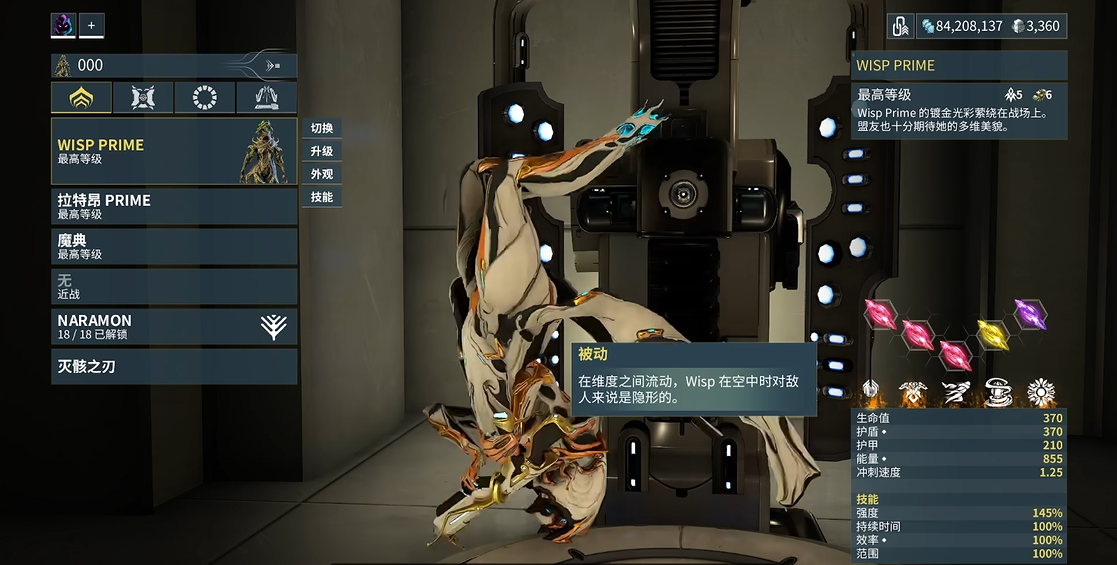The image size is (1117, 565).
Task: Show the 技能 abilities screen
Action: click(x=322, y=197)
